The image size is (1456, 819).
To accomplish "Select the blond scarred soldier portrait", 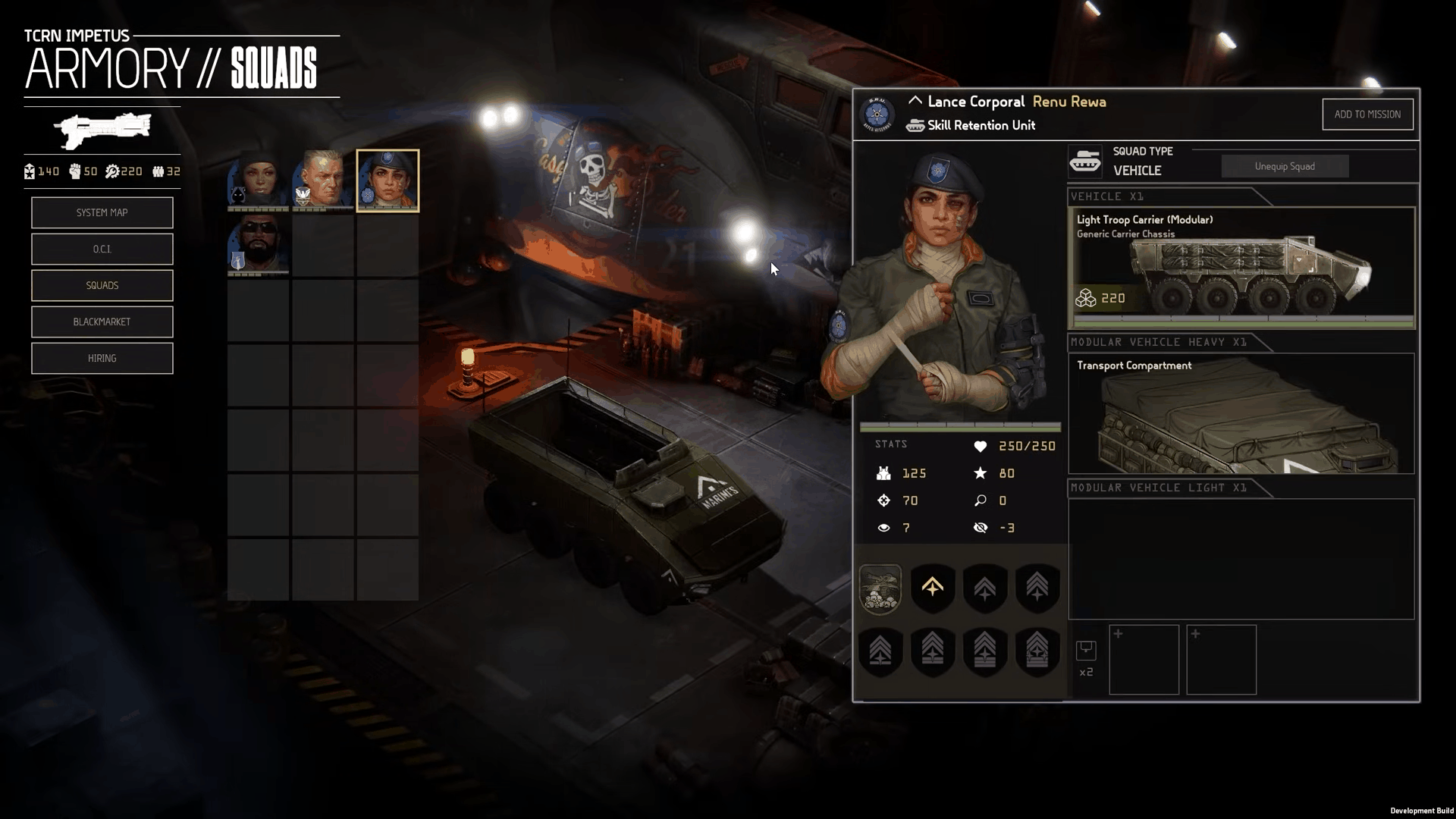I will (x=323, y=180).
